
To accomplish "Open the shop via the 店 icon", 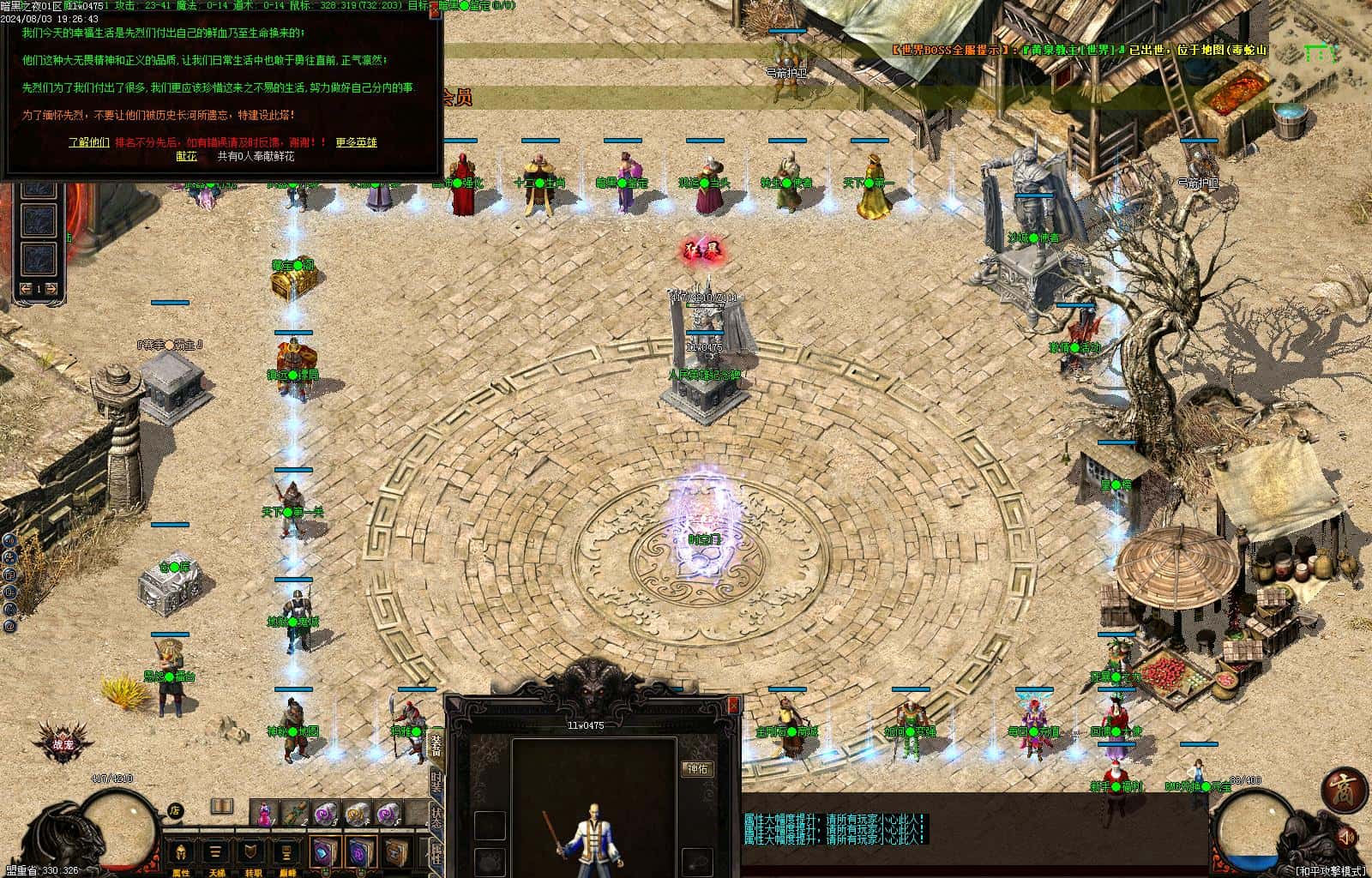I will click(174, 810).
